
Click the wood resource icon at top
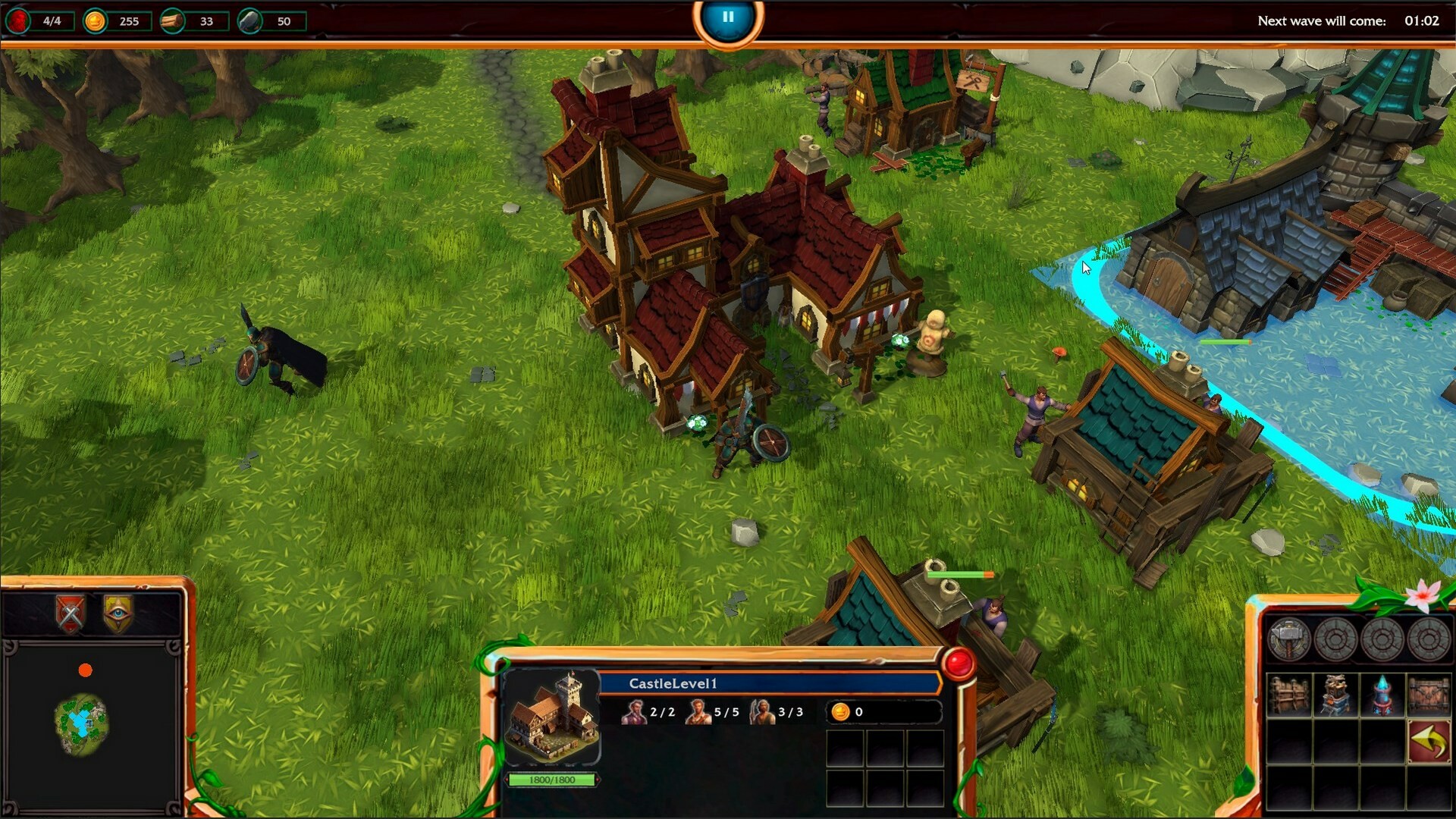[173, 21]
